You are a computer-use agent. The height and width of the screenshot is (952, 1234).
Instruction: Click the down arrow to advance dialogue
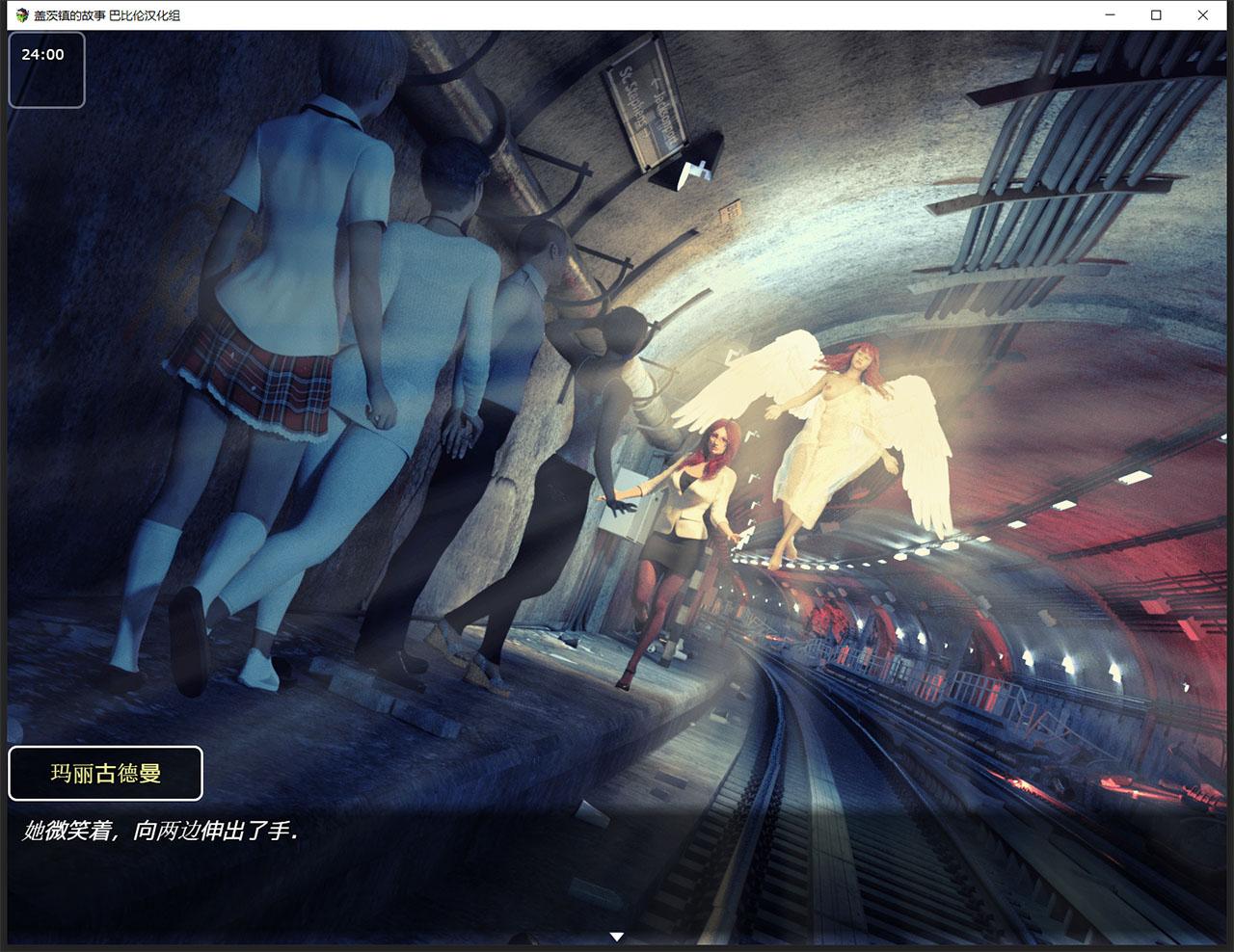616,935
